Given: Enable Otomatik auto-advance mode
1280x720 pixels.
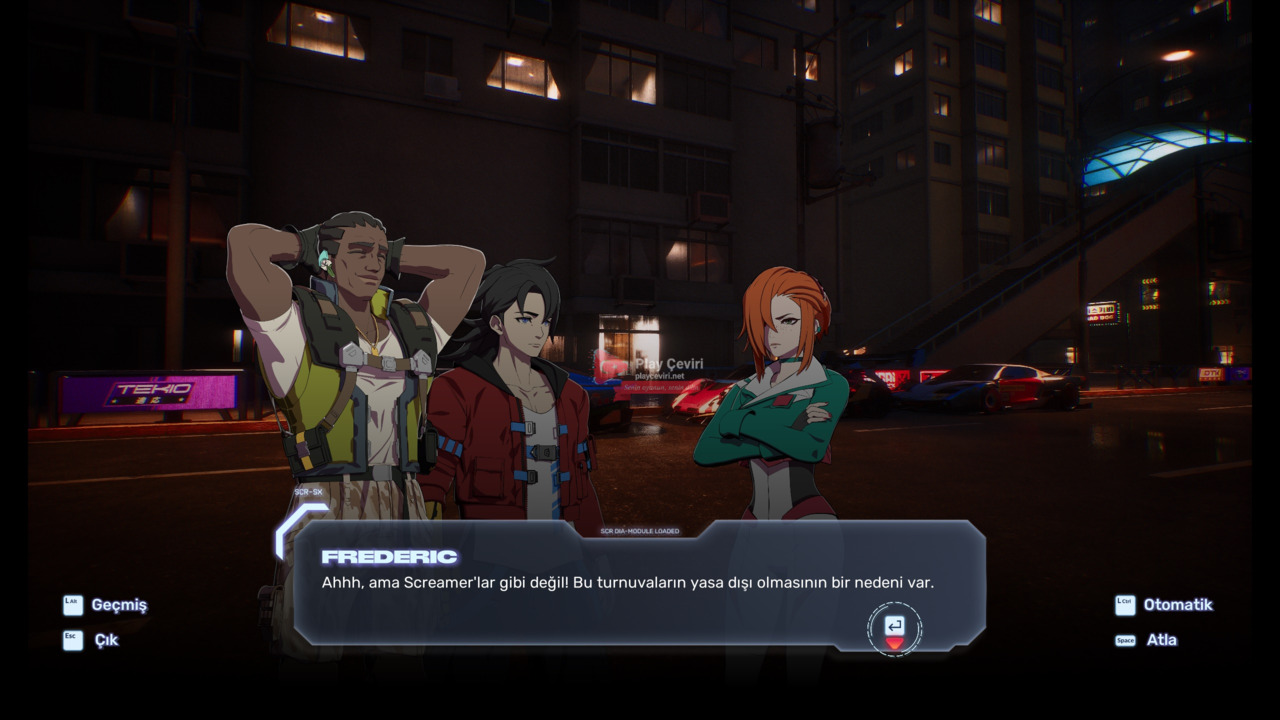Looking at the screenshot, I should point(1164,605).
